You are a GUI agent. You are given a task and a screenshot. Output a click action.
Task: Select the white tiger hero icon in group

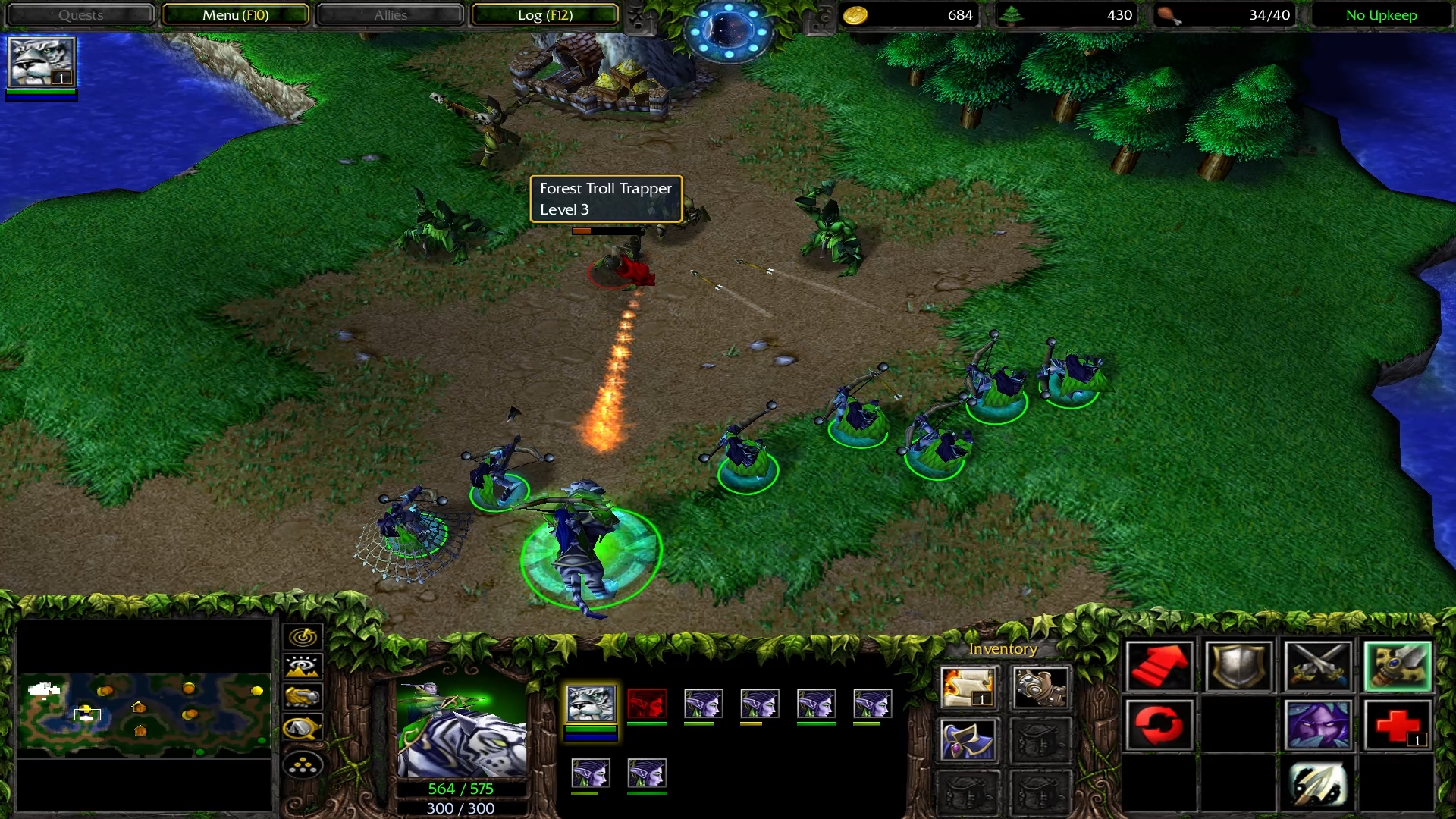pos(591,704)
